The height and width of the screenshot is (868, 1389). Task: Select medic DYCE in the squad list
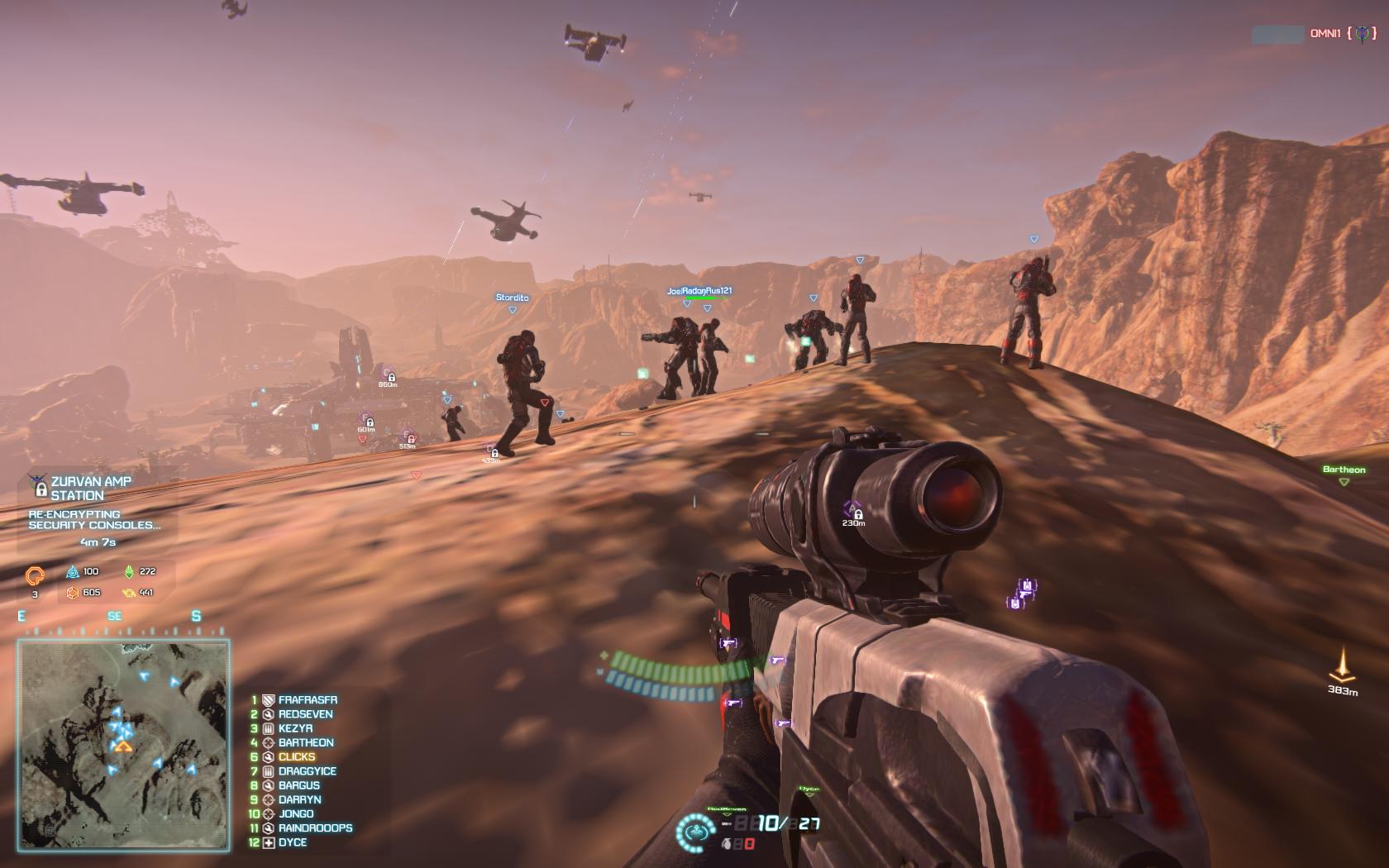pyautogui.click(x=292, y=842)
